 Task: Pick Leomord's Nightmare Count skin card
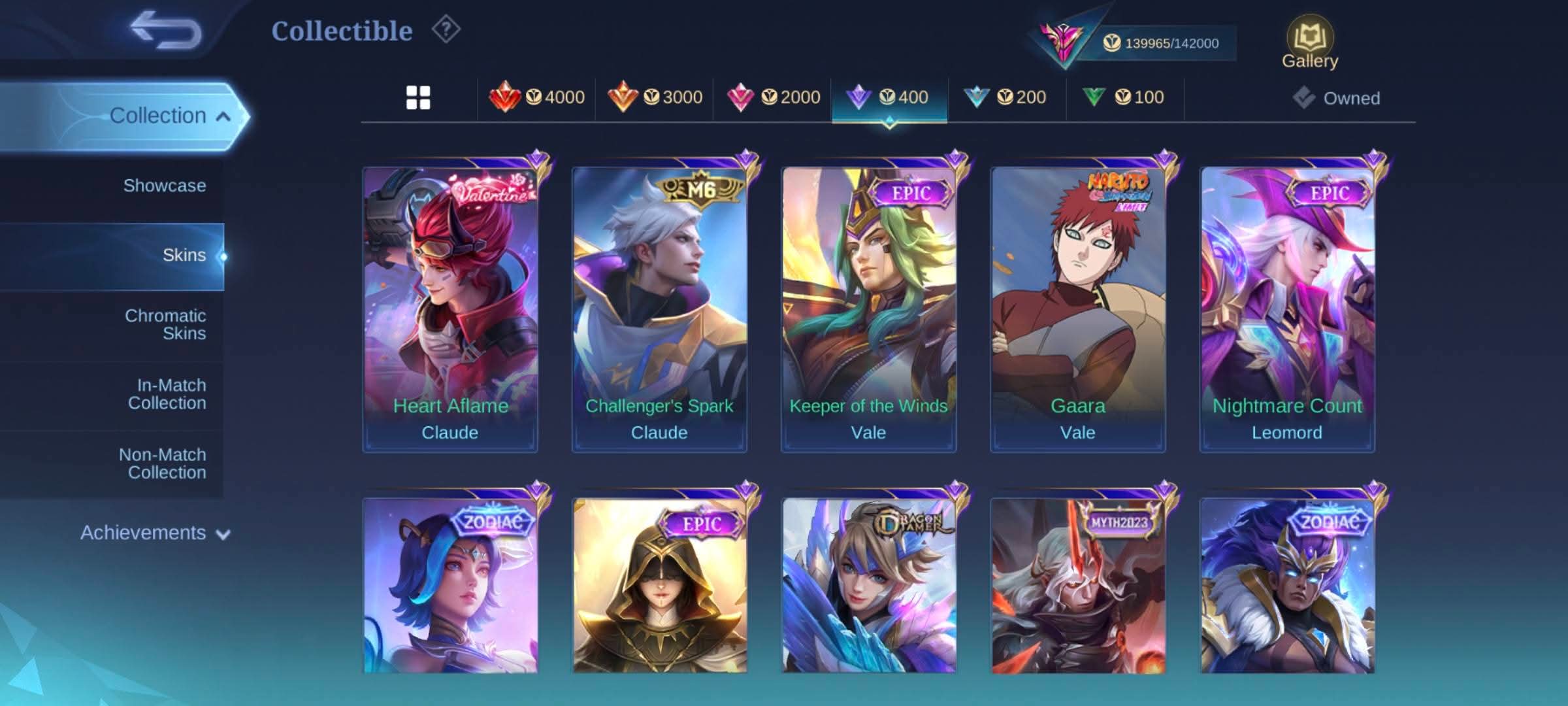click(1287, 307)
